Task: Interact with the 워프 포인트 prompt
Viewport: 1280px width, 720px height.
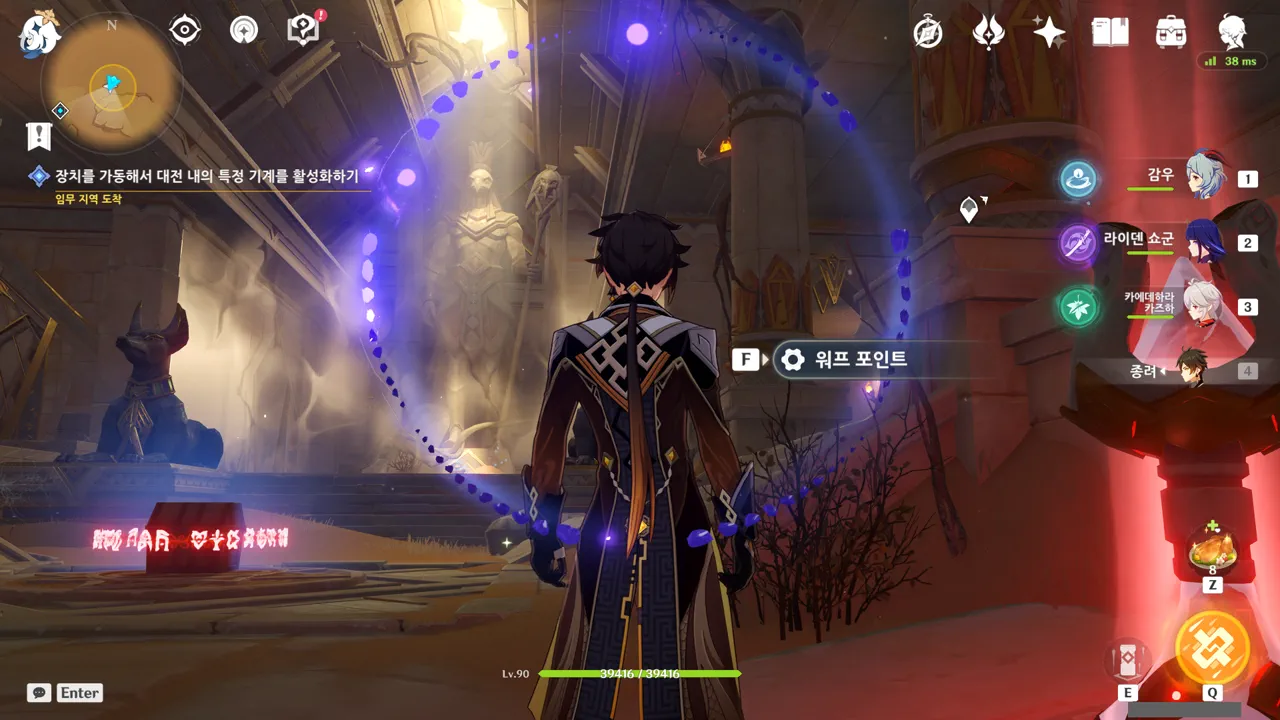Action: click(x=846, y=359)
